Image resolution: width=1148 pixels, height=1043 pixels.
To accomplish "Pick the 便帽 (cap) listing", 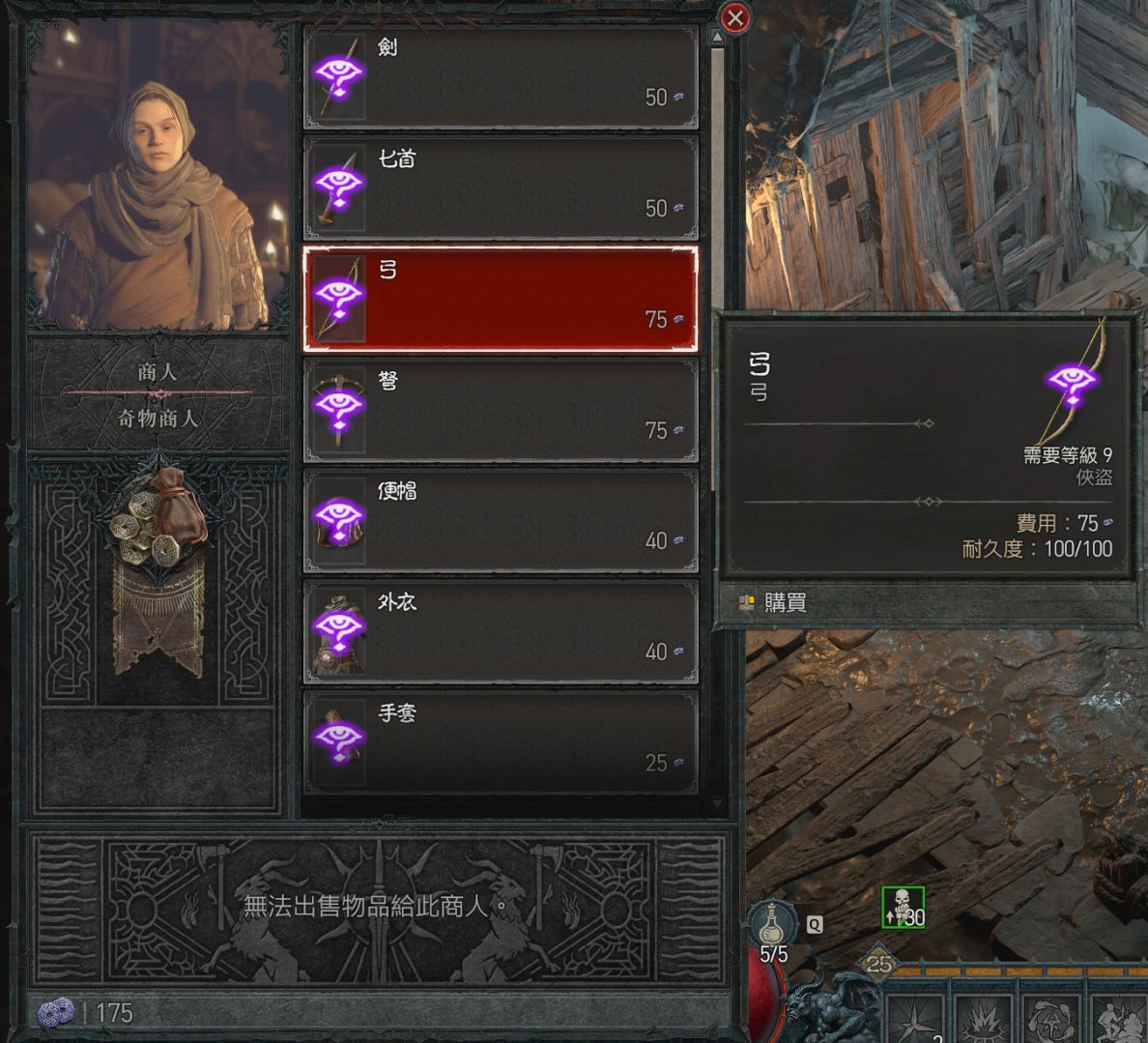I will point(501,521).
